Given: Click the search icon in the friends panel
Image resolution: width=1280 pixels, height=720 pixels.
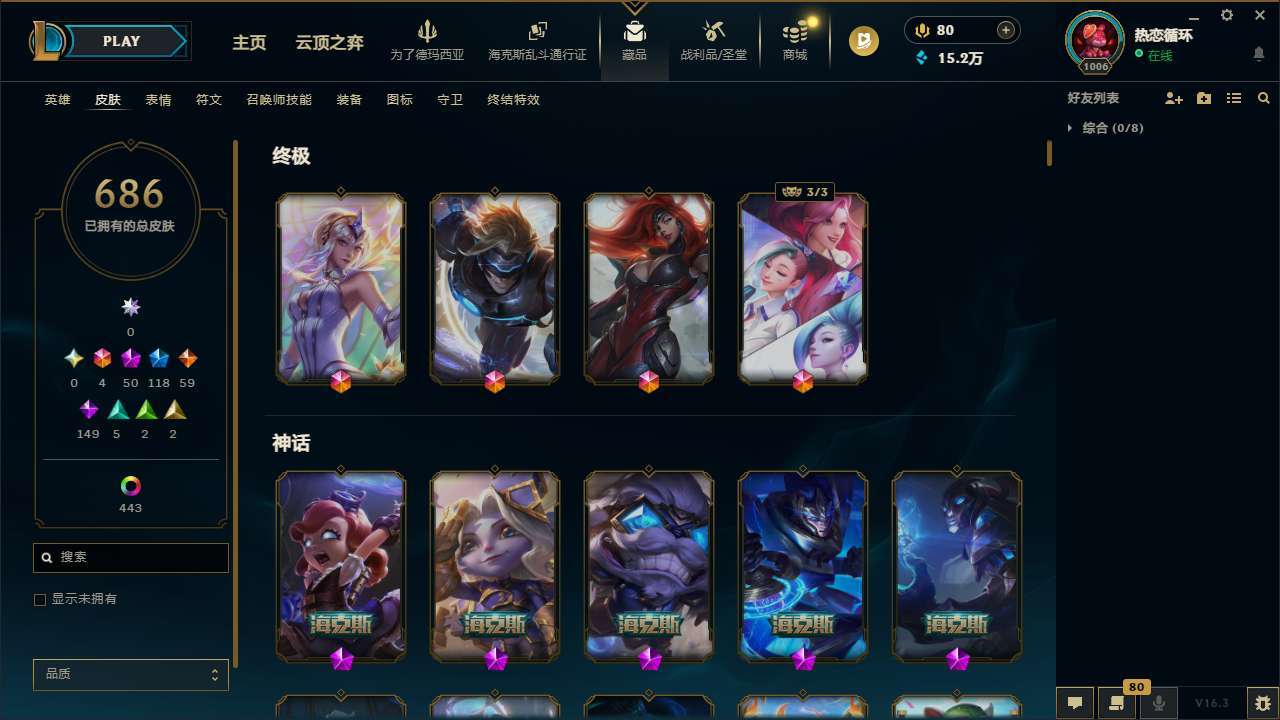Looking at the screenshot, I should (x=1263, y=98).
